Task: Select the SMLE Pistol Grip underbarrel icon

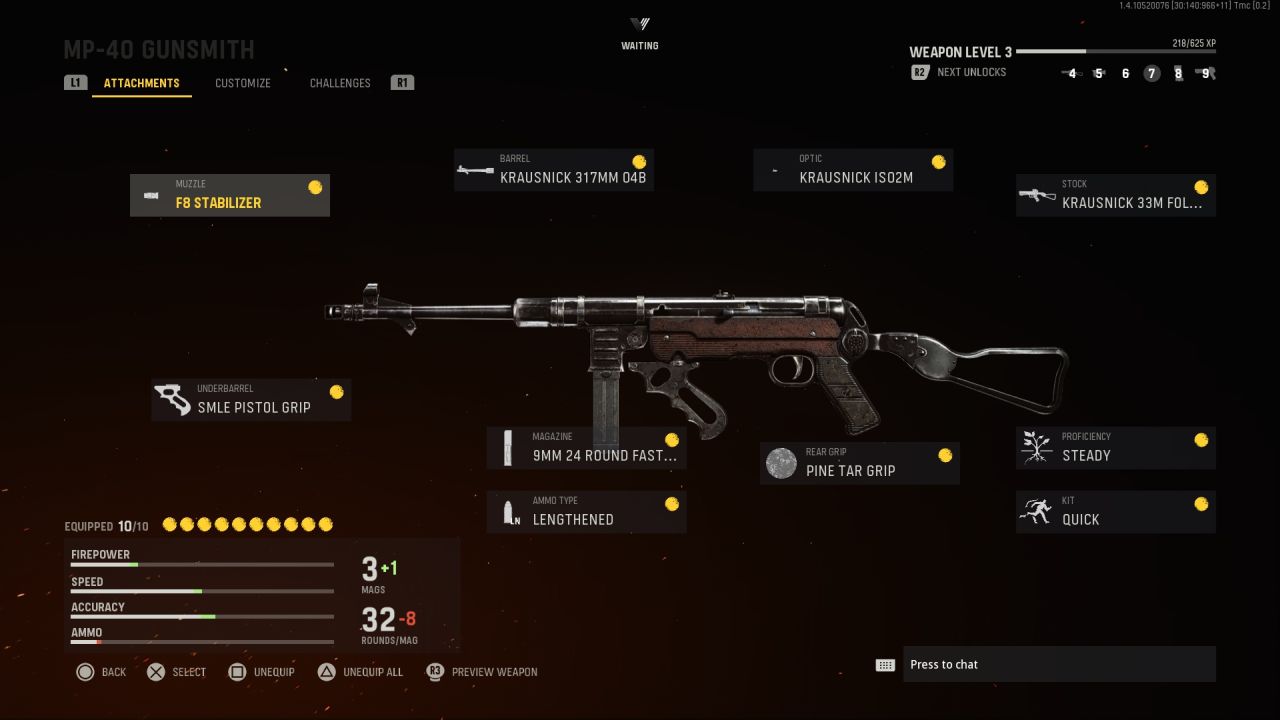Action: 173,397
